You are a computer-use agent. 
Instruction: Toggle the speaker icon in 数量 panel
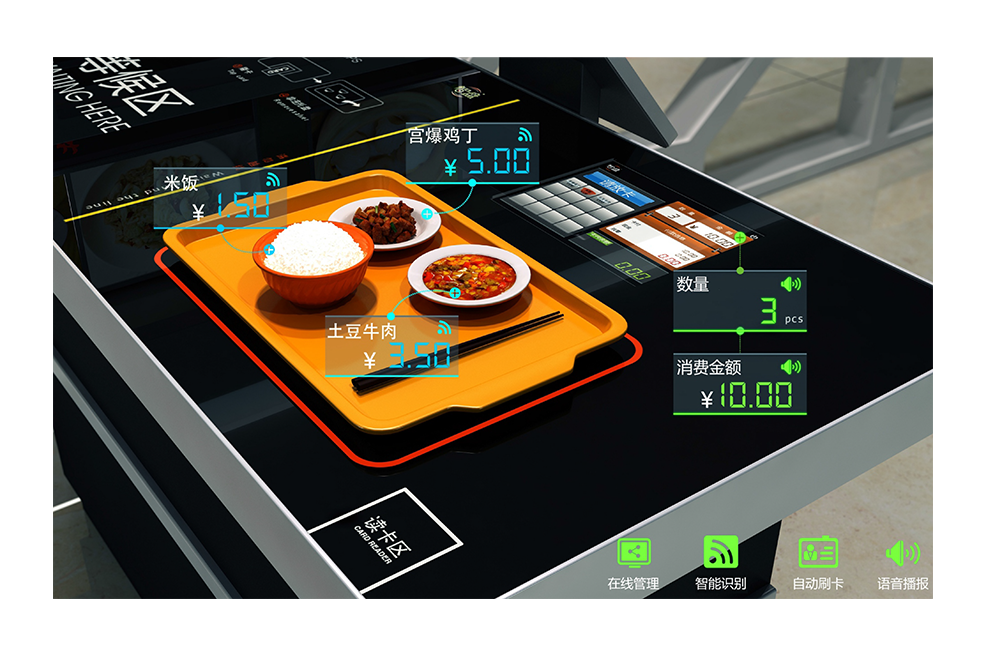[790, 284]
